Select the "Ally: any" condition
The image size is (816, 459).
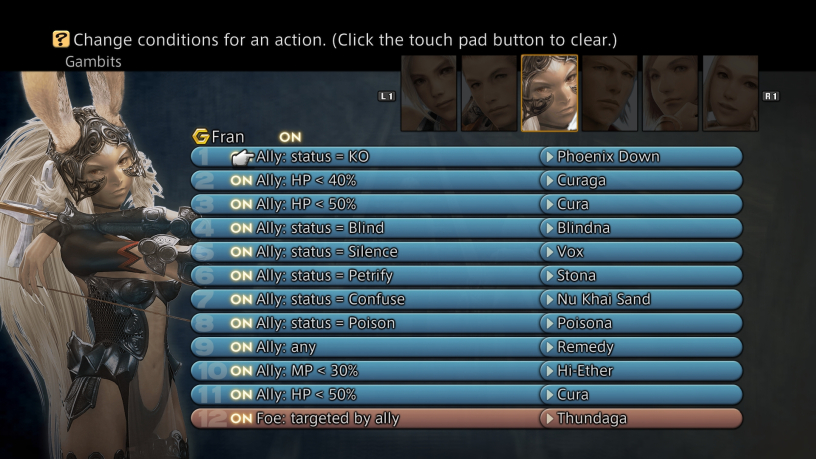point(287,347)
